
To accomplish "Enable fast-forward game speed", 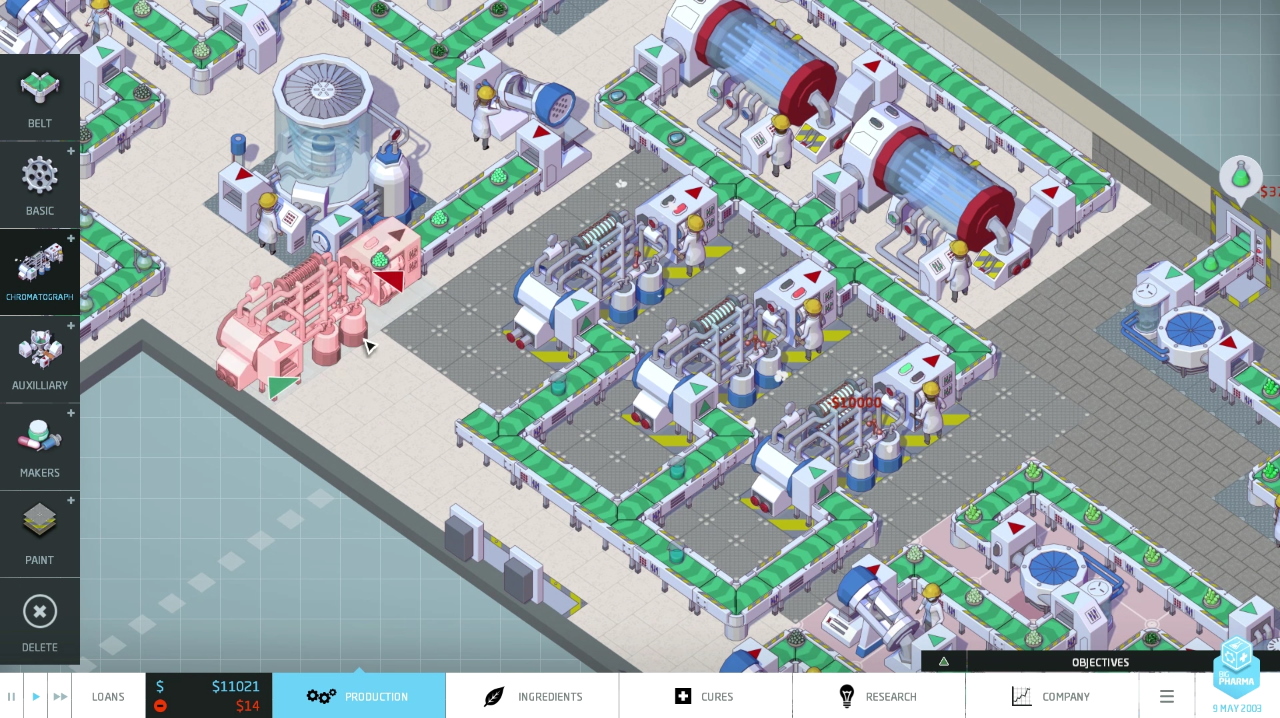I will pyautogui.click(x=60, y=696).
